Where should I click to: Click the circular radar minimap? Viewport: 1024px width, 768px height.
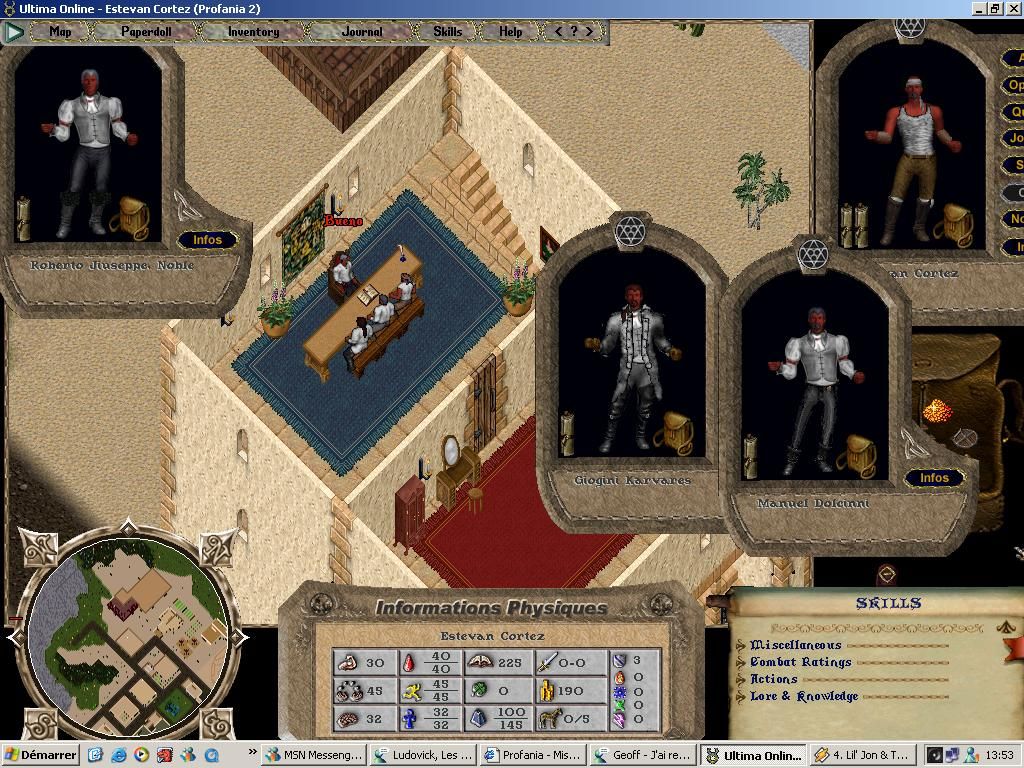[x=127, y=635]
